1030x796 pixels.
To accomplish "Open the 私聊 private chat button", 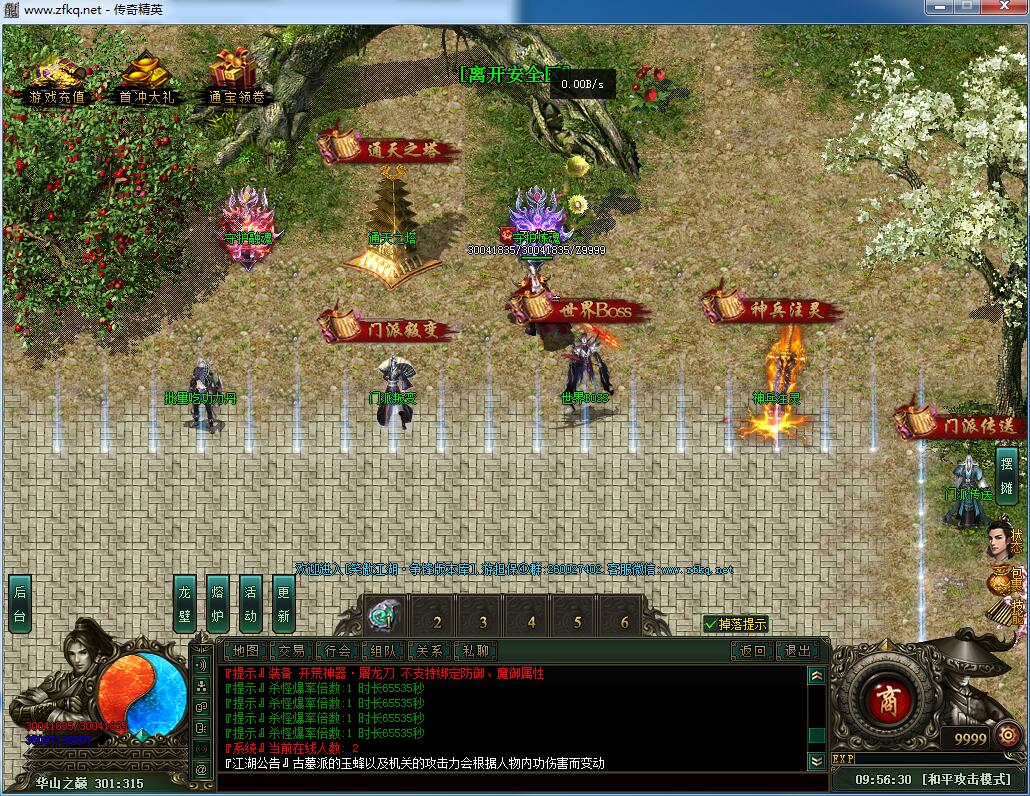I will coord(475,651).
